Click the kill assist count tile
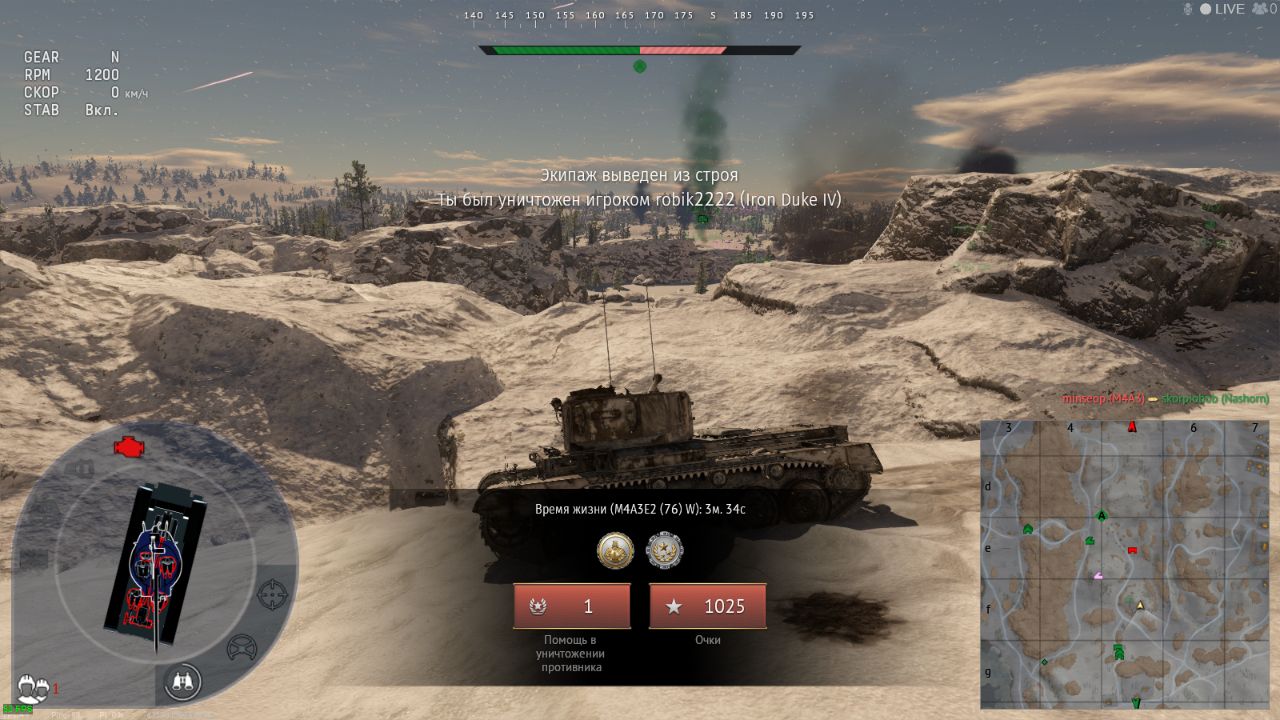 pos(571,606)
